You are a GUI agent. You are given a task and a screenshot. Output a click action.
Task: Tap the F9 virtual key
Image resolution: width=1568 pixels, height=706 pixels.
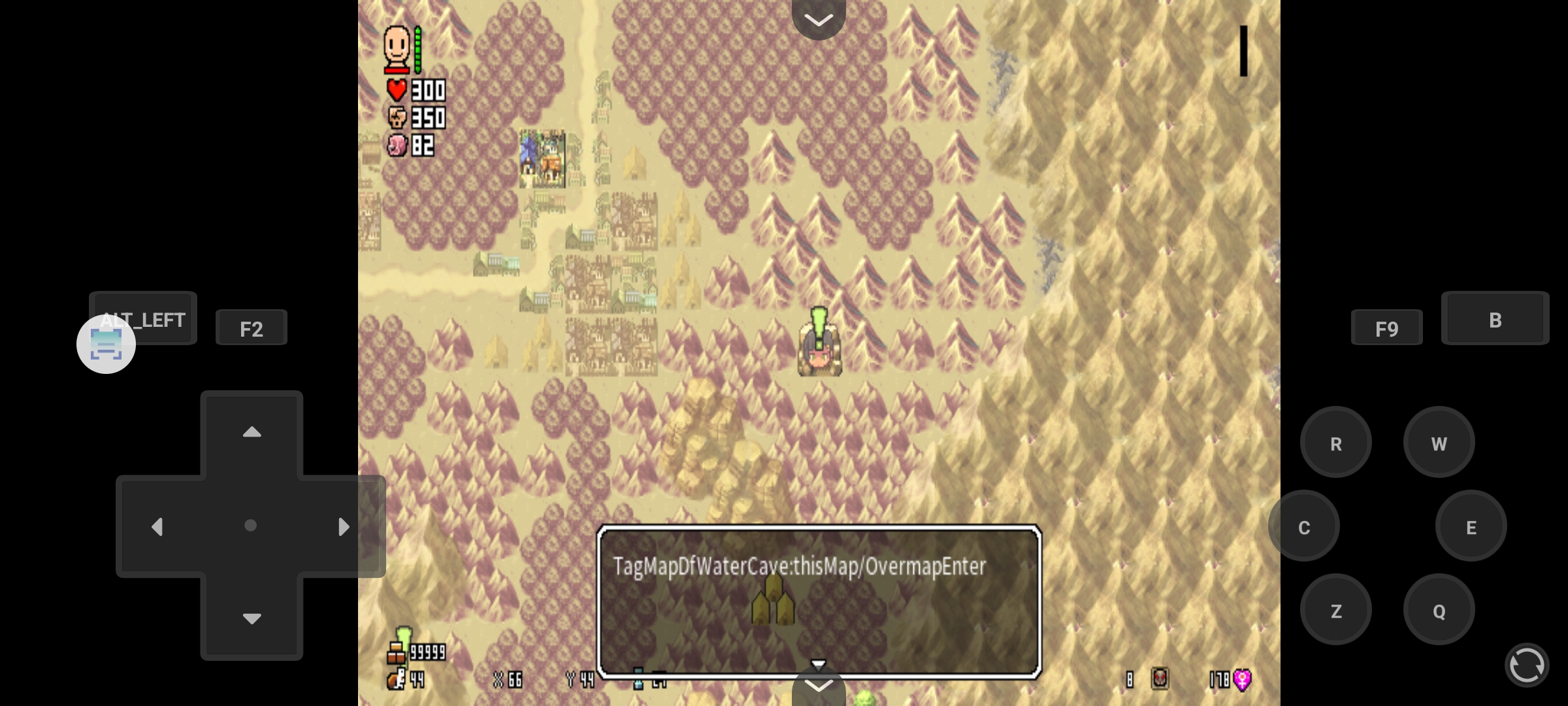1386,328
